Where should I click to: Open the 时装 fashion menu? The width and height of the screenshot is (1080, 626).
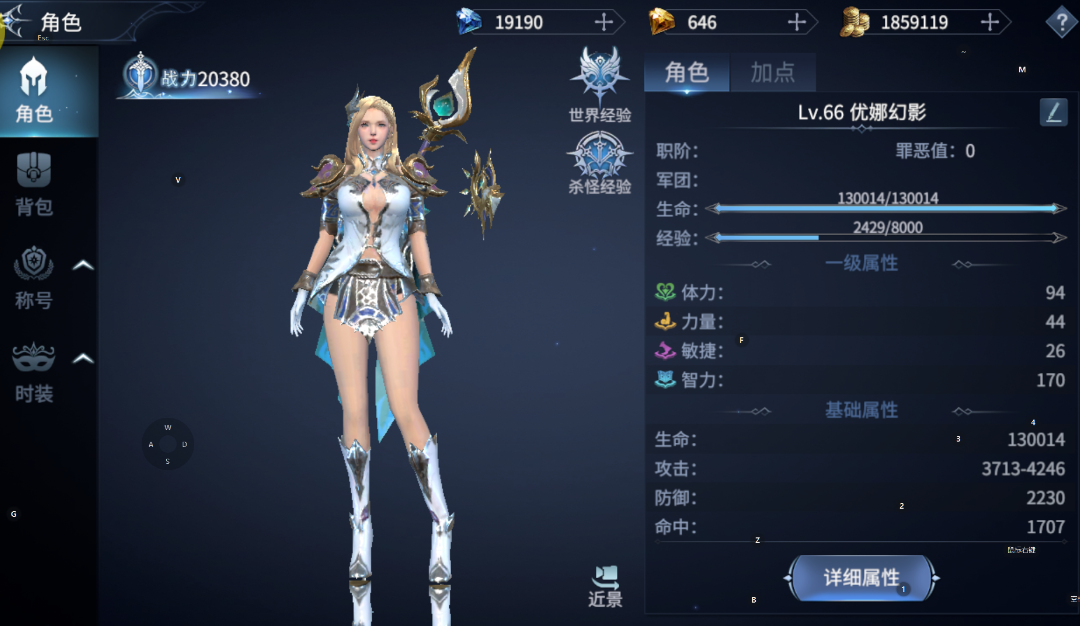tap(34, 372)
